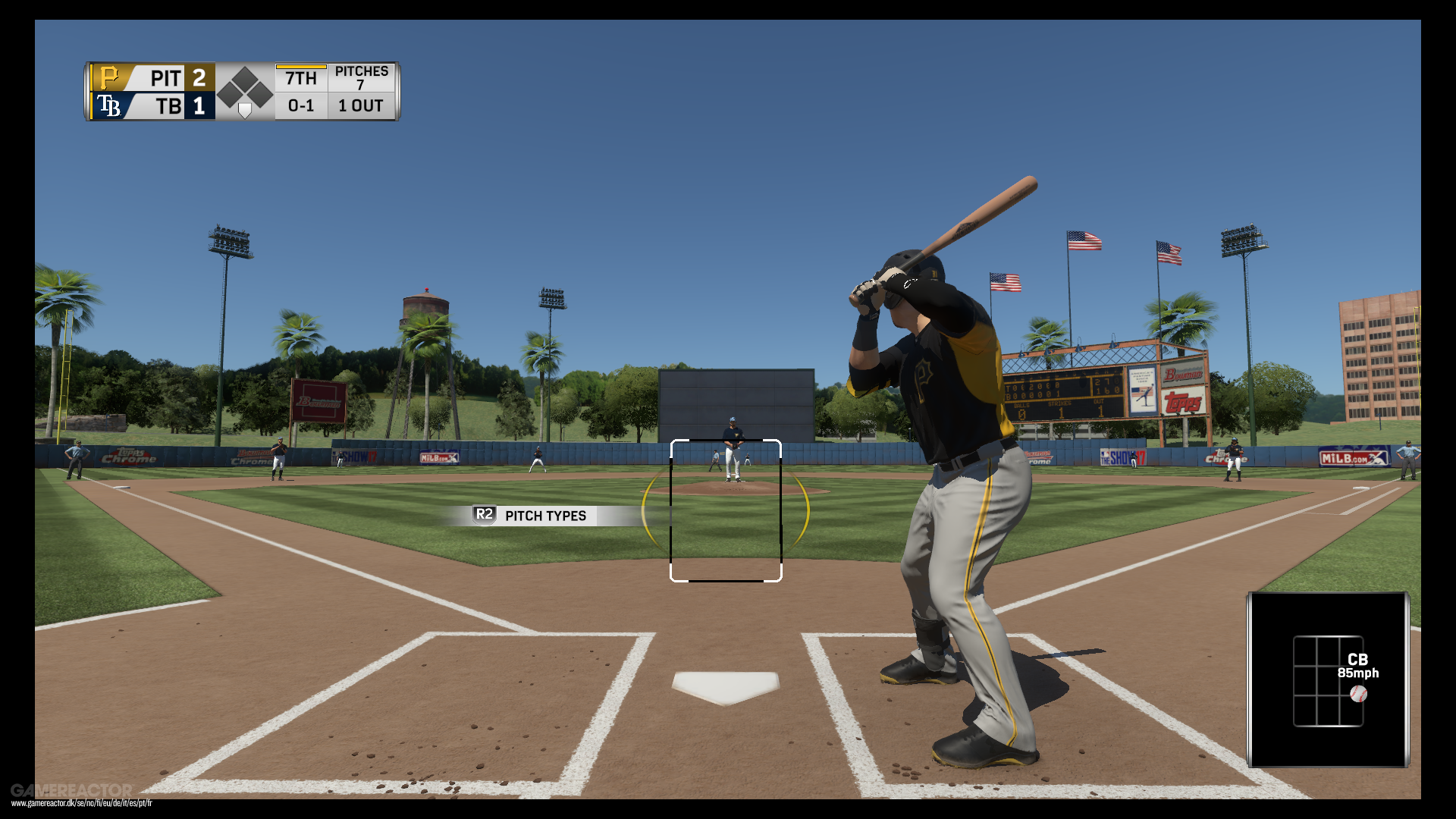Viewport: 1456px width, 819px height.
Task: Select the R2 controller button icon
Action: pos(483,516)
